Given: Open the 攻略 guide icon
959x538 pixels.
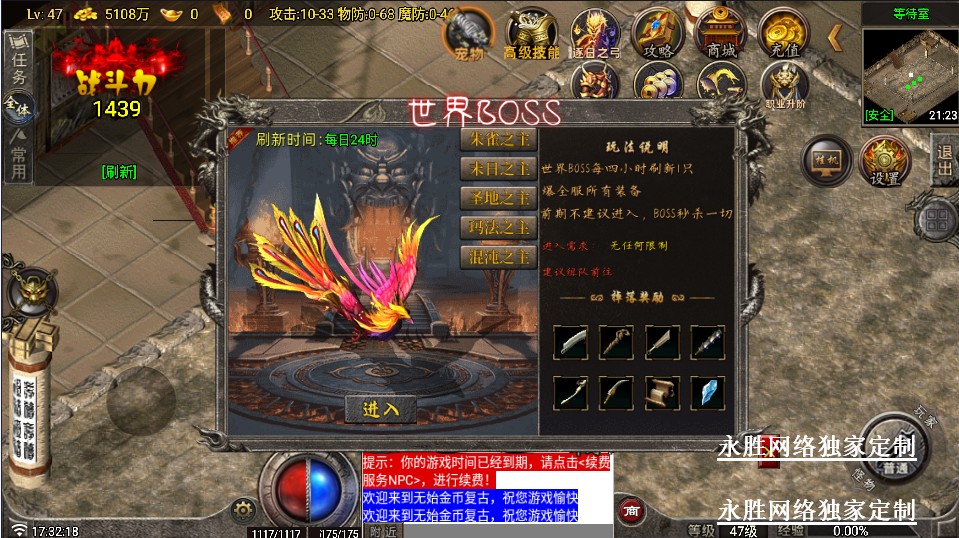Looking at the screenshot, I should coord(658,34).
